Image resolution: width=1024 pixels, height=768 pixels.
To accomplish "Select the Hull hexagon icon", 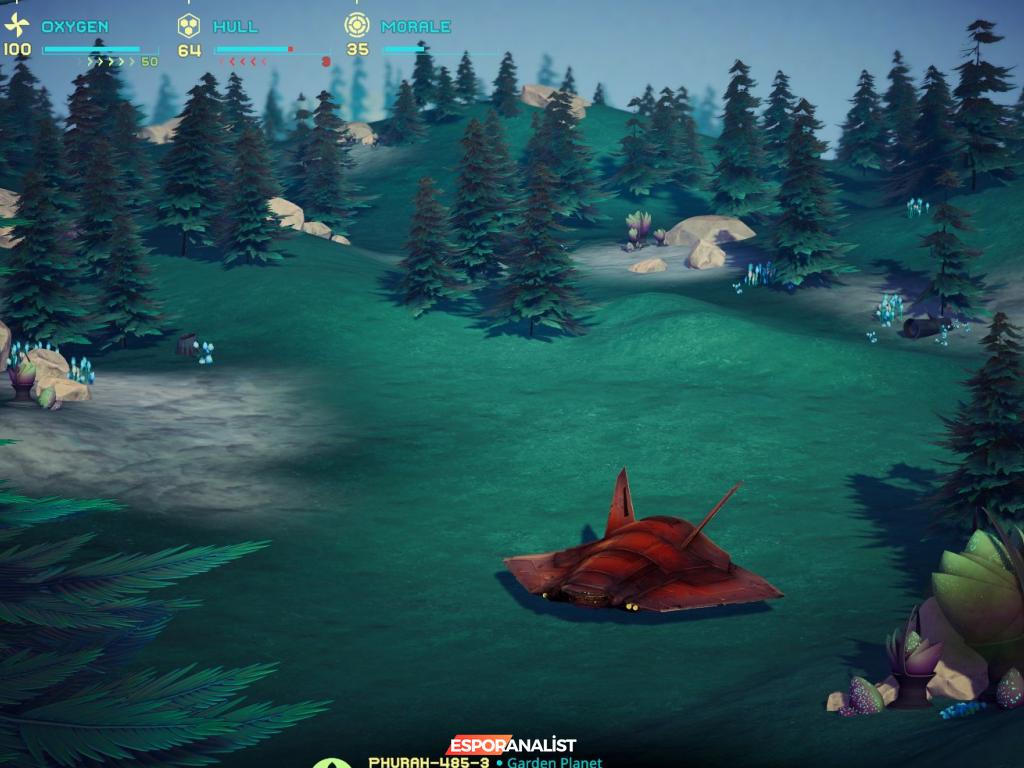I will pyautogui.click(x=189, y=26).
